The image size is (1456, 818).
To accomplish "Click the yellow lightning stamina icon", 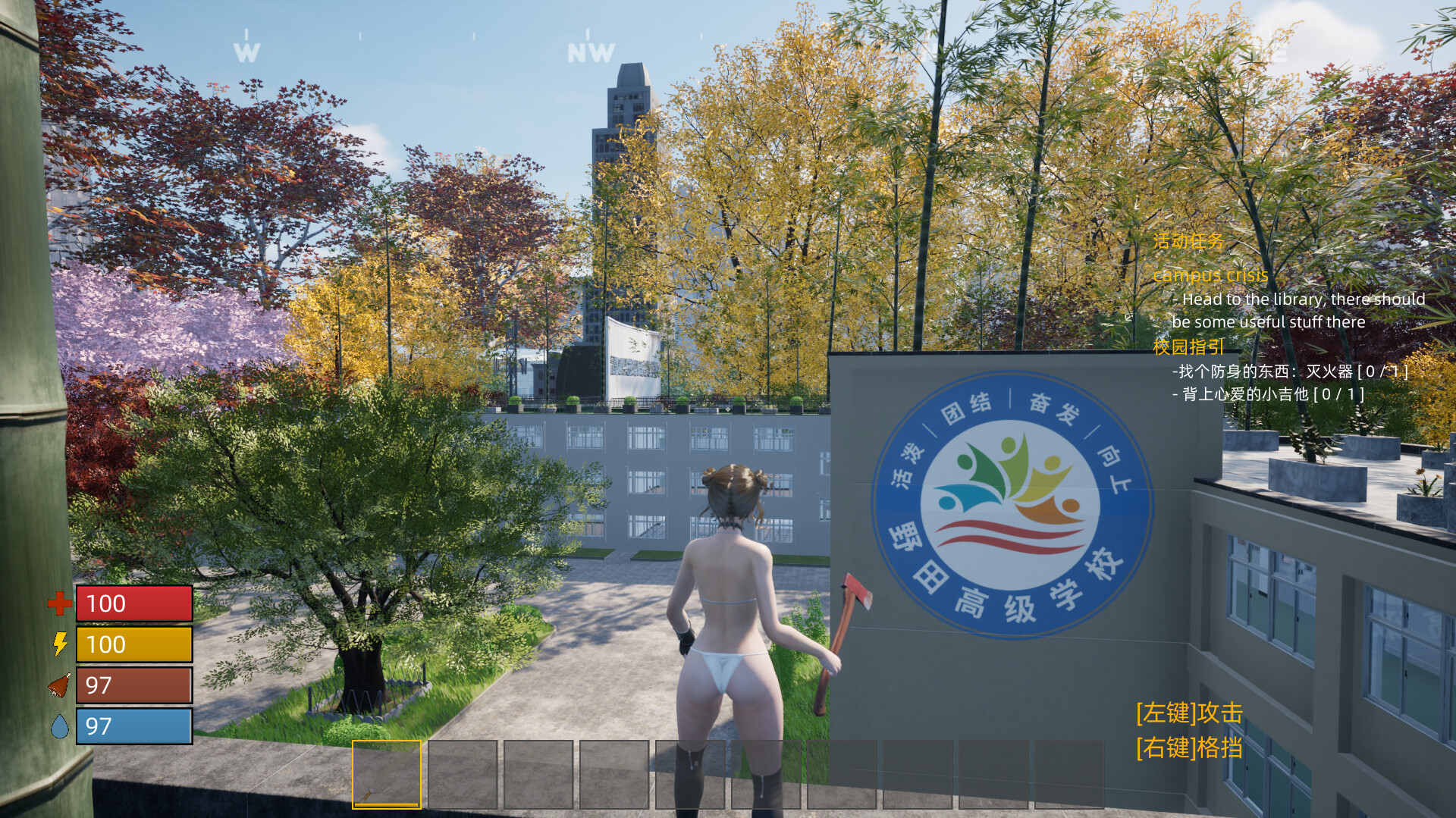I will coord(59,644).
